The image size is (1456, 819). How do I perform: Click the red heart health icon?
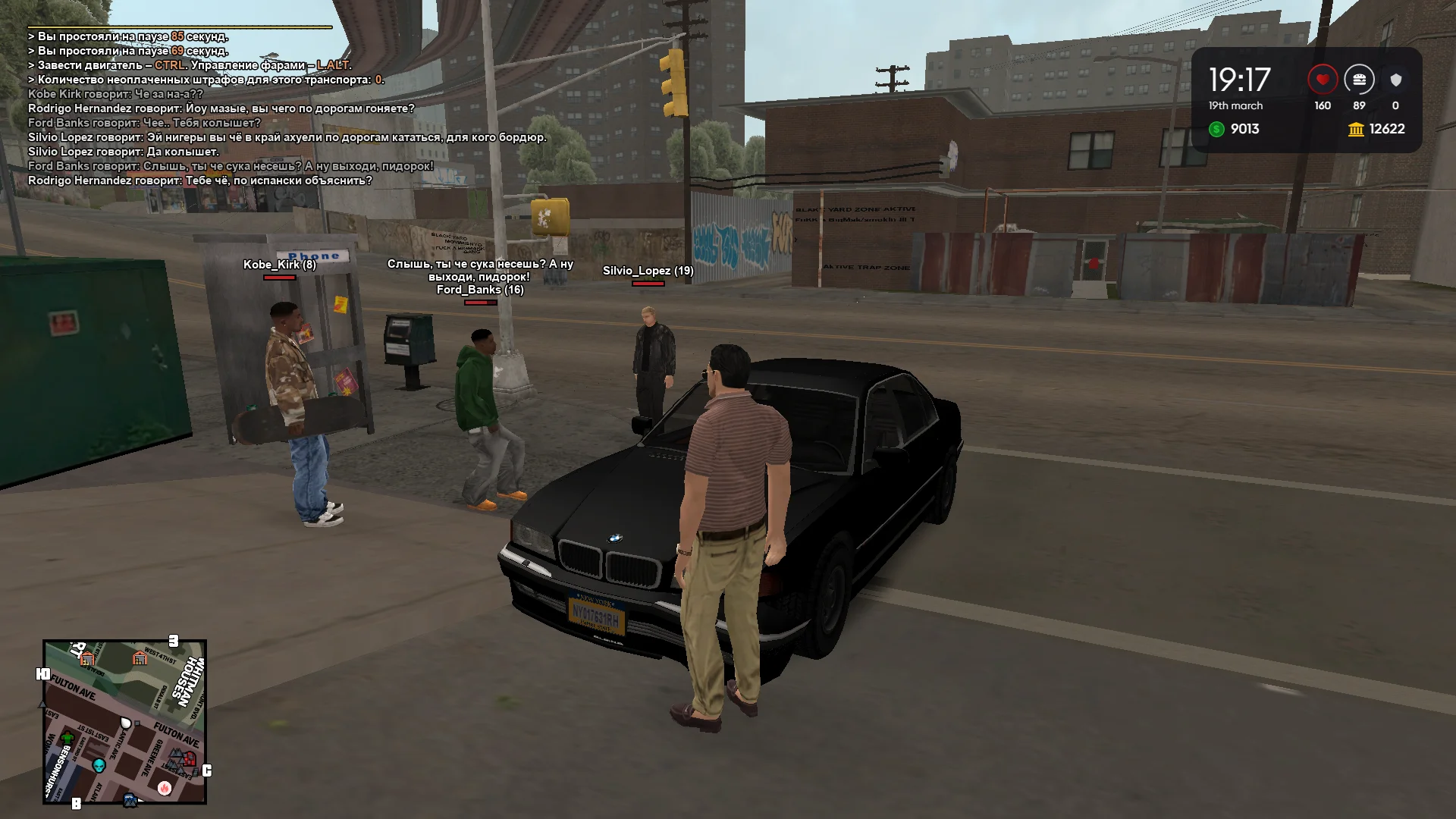coord(1322,80)
